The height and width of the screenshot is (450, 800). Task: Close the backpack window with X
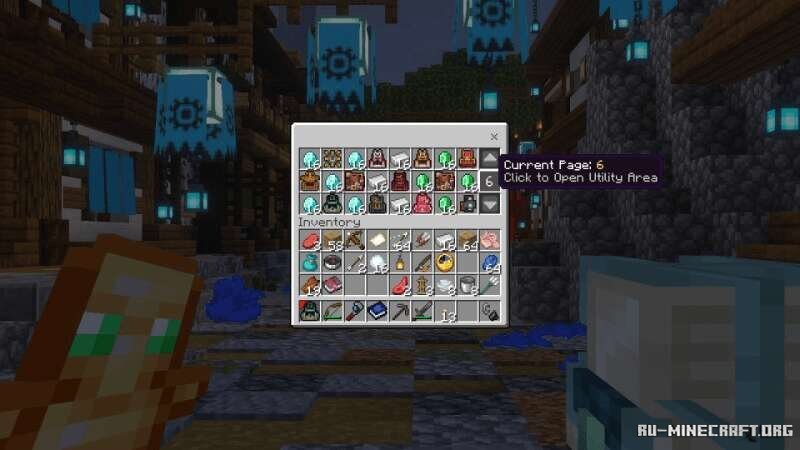click(494, 135)
